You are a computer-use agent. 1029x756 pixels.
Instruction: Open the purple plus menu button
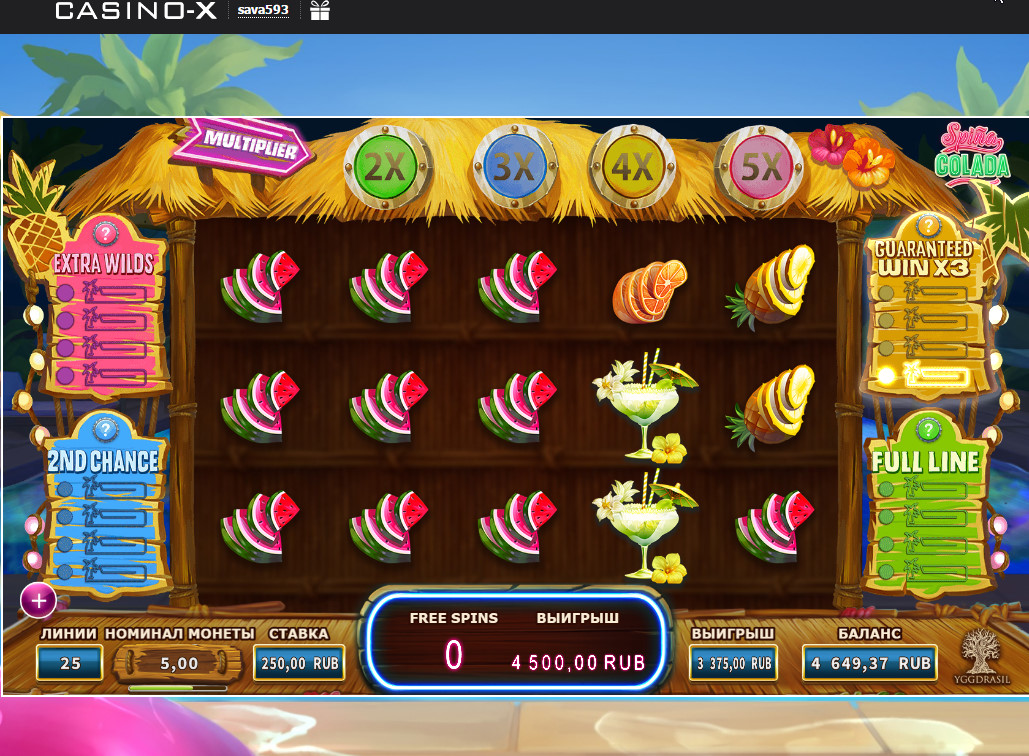[39, 601]
